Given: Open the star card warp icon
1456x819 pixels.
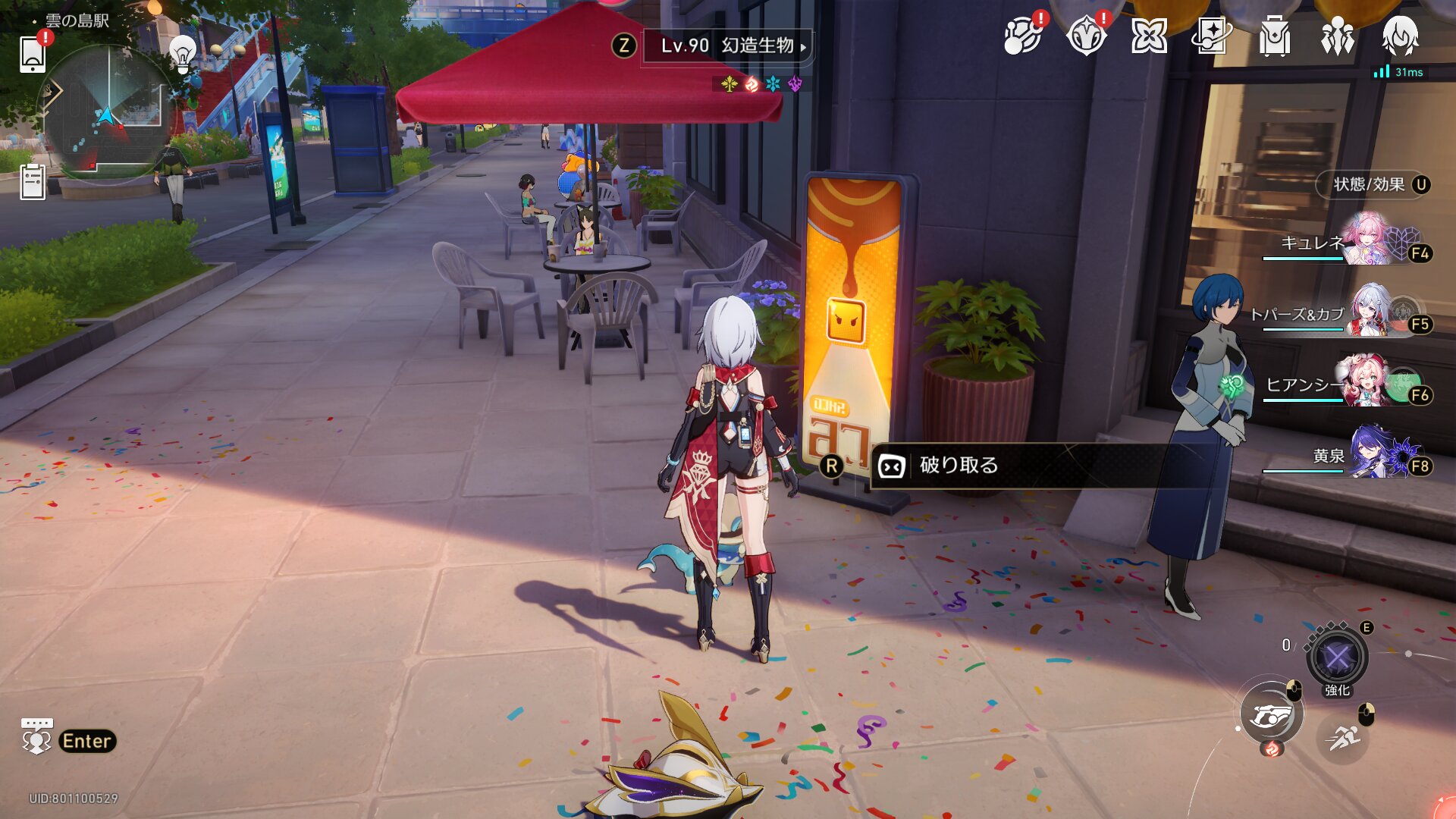Looking at the screenshot, I should click(1211, 36).
